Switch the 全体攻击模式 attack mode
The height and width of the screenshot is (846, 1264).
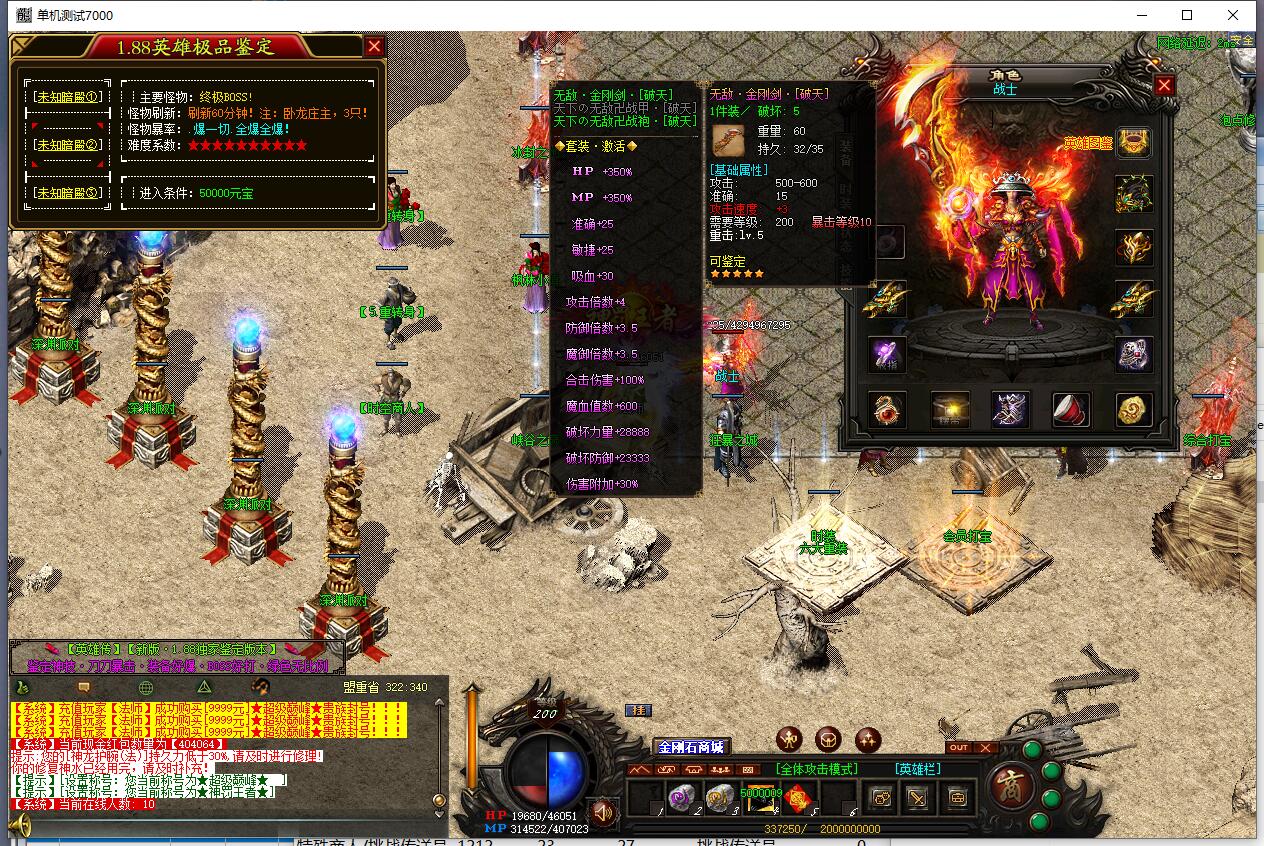[816, 769]
